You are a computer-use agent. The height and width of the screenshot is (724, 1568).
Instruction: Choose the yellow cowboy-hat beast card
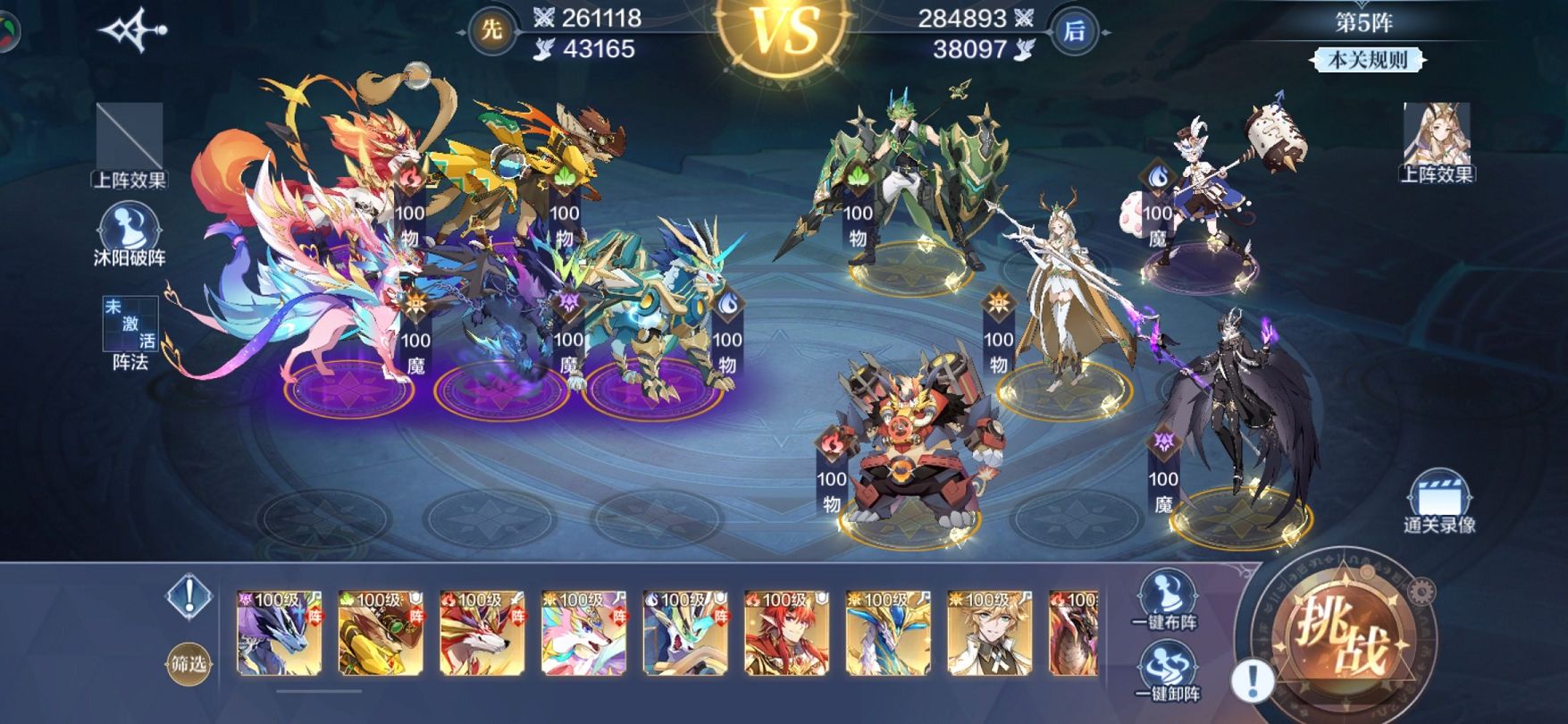(381, 632)
